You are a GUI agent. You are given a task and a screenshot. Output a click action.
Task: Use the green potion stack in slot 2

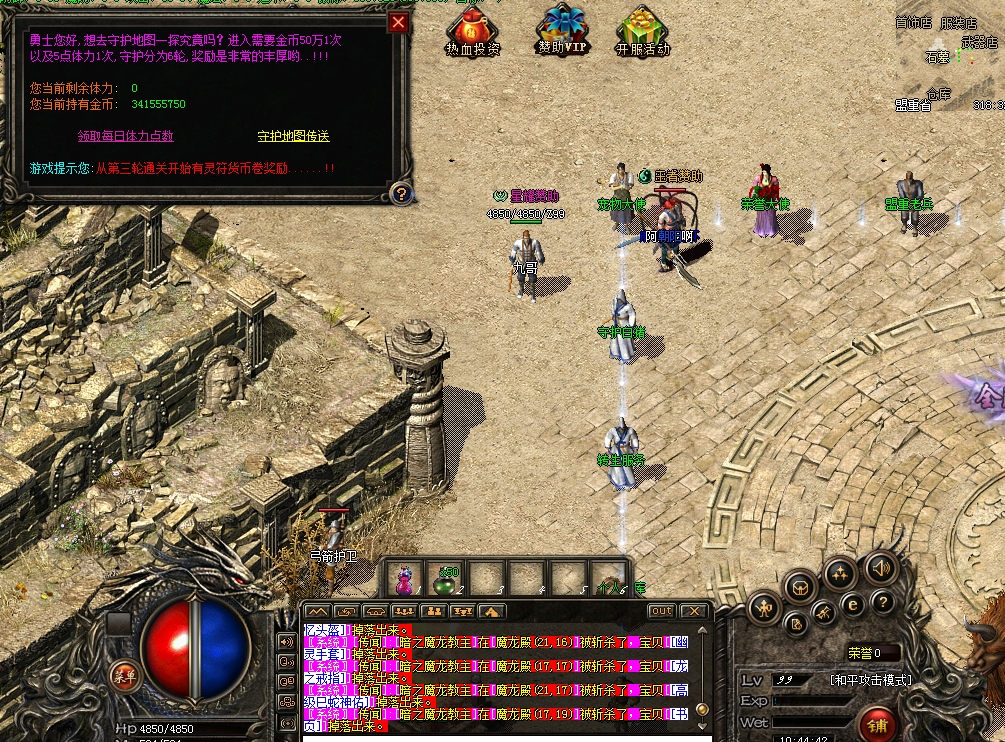[446, 579]
